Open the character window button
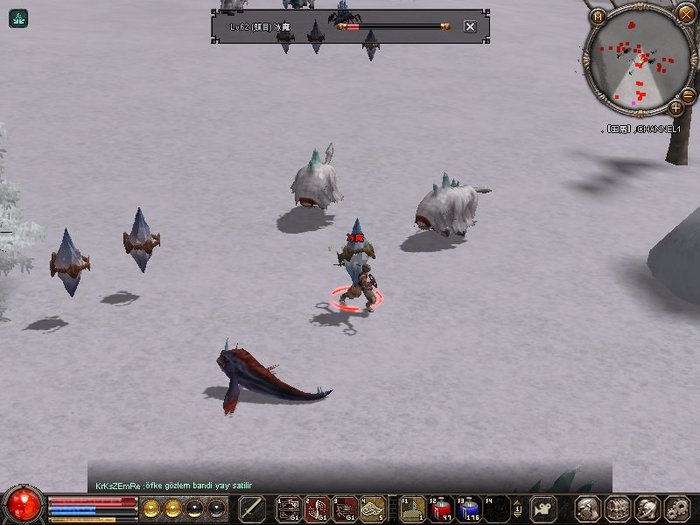700x525 pixels. [587, 508]
